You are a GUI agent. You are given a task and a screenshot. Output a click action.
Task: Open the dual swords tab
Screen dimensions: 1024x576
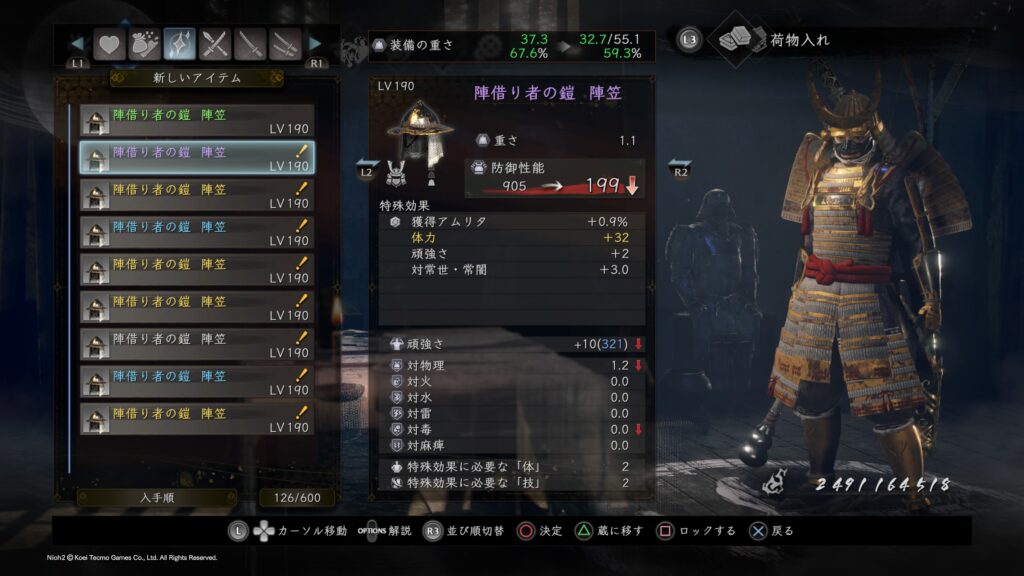[x=287, y=44]
